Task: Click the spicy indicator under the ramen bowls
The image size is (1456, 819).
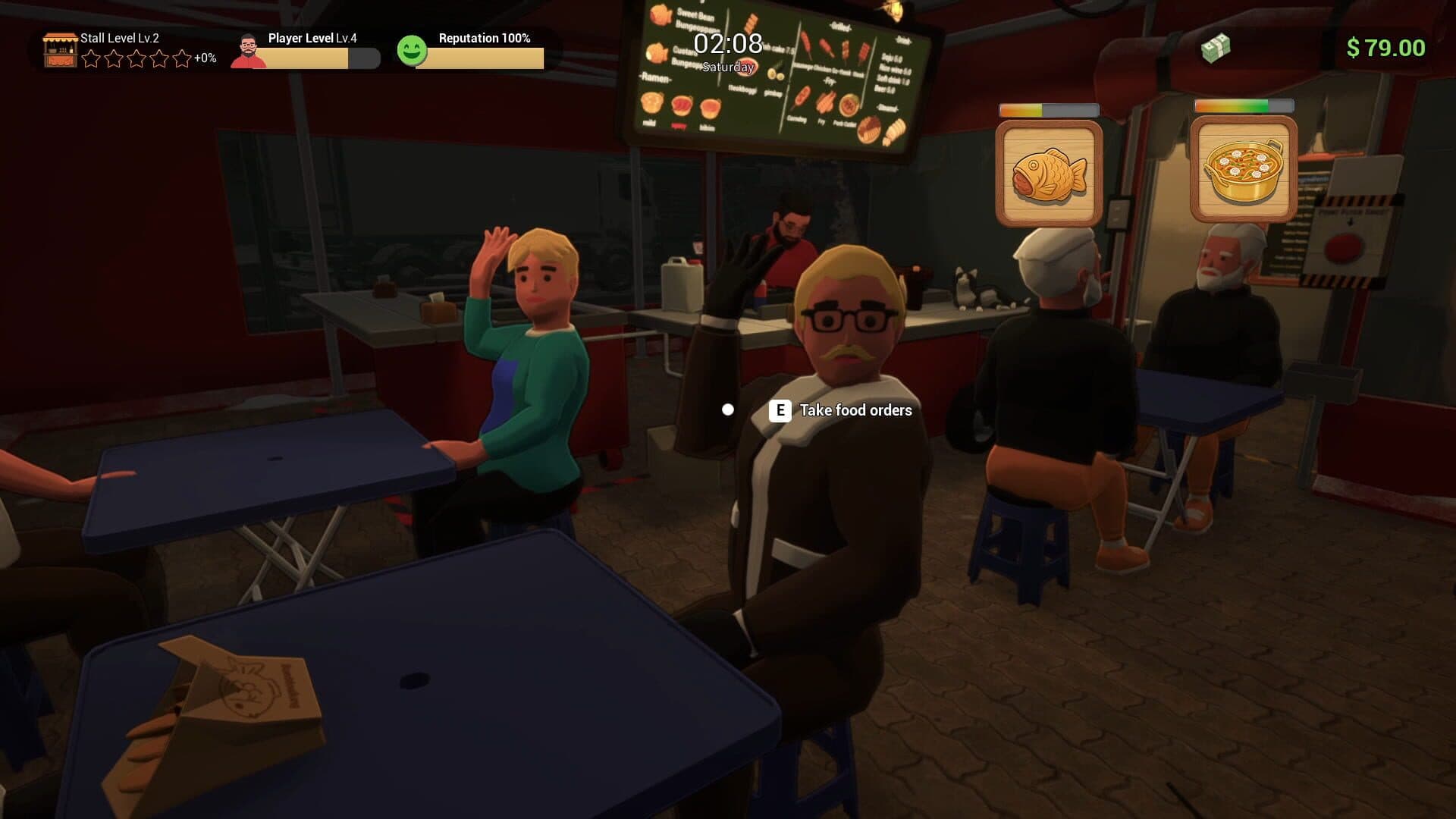Action: pos(678,126)
